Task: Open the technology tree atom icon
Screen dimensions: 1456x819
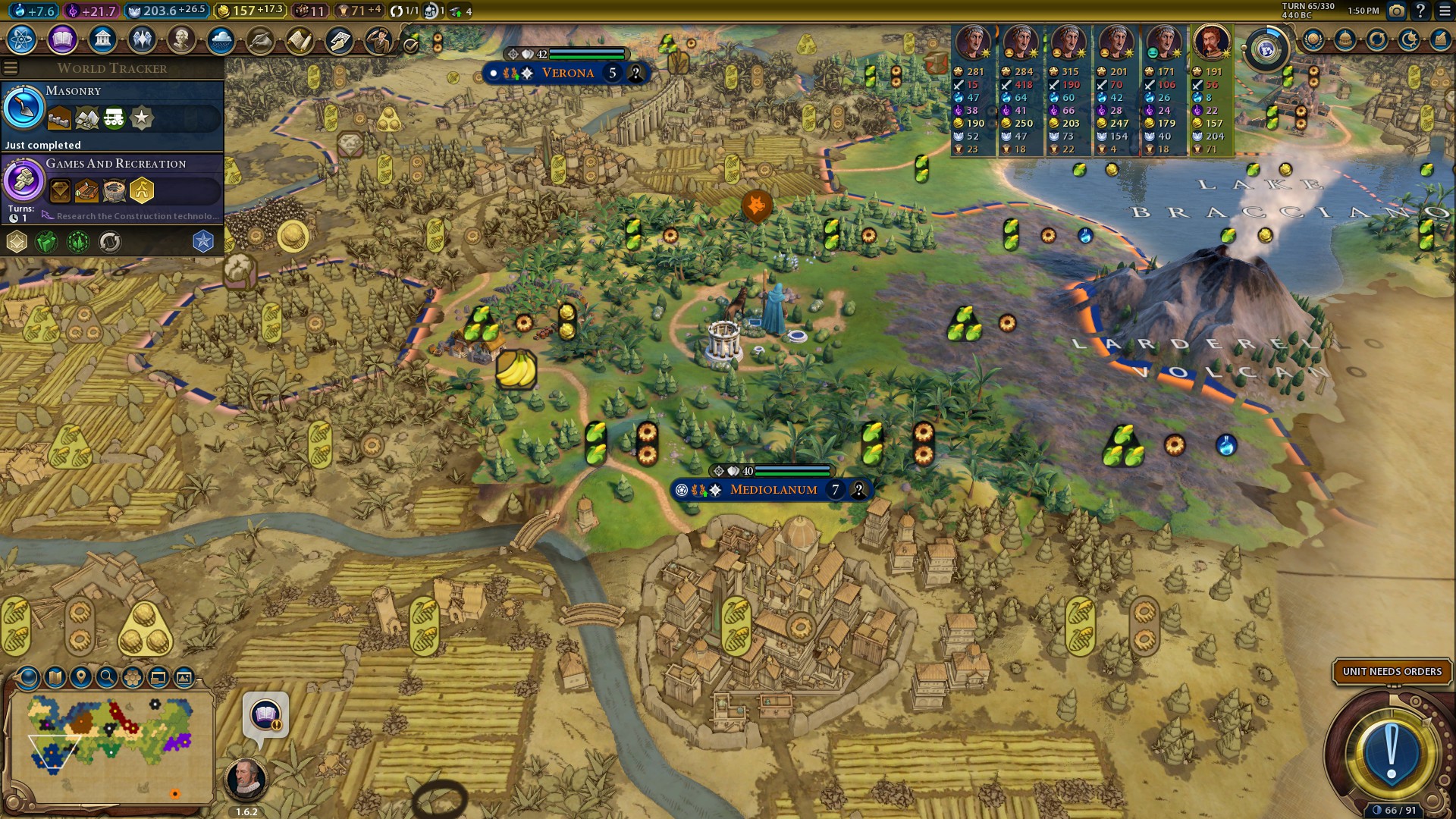Action: [x=22, y=39]
